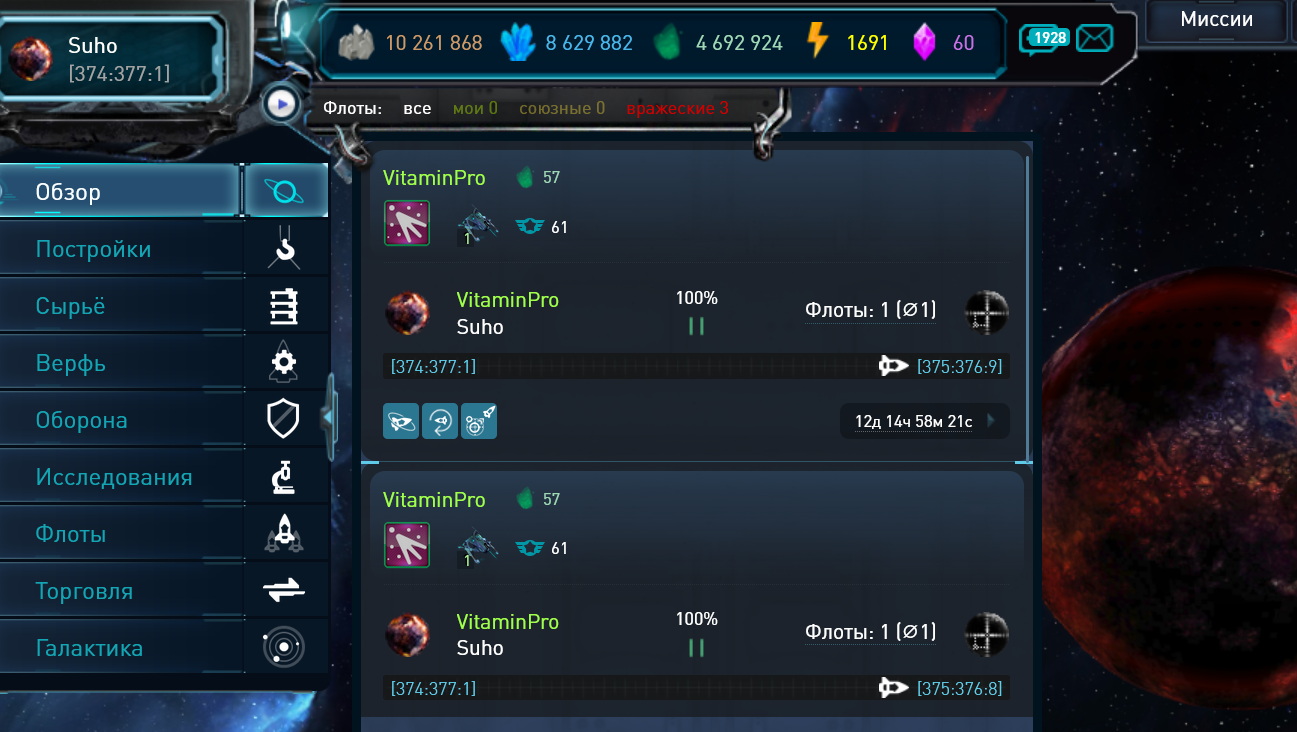The height and width of the screenshot is (732, 1297).
Task: Go to the Сырьё resources page
Action: point(120,306)
